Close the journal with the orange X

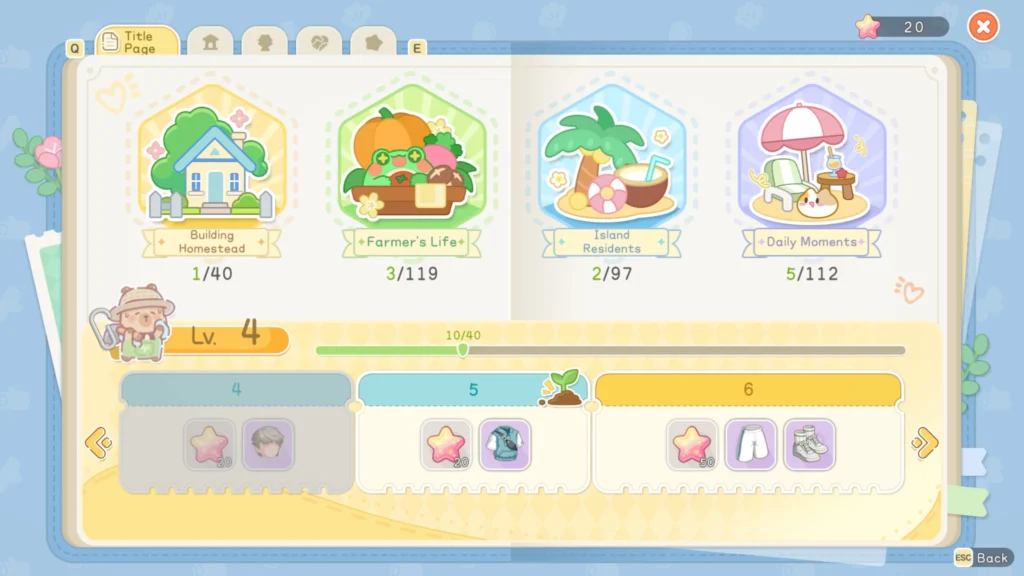point(983,27)
